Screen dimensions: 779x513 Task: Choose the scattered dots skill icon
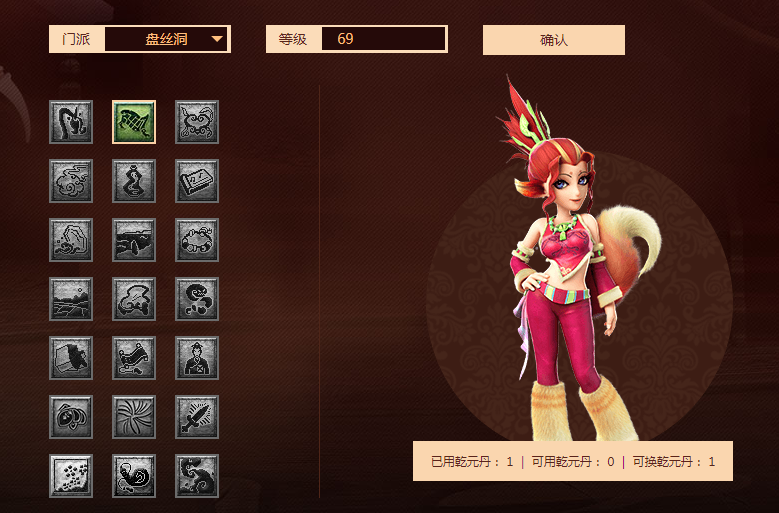pyautogui.click(x=71, y=476)
